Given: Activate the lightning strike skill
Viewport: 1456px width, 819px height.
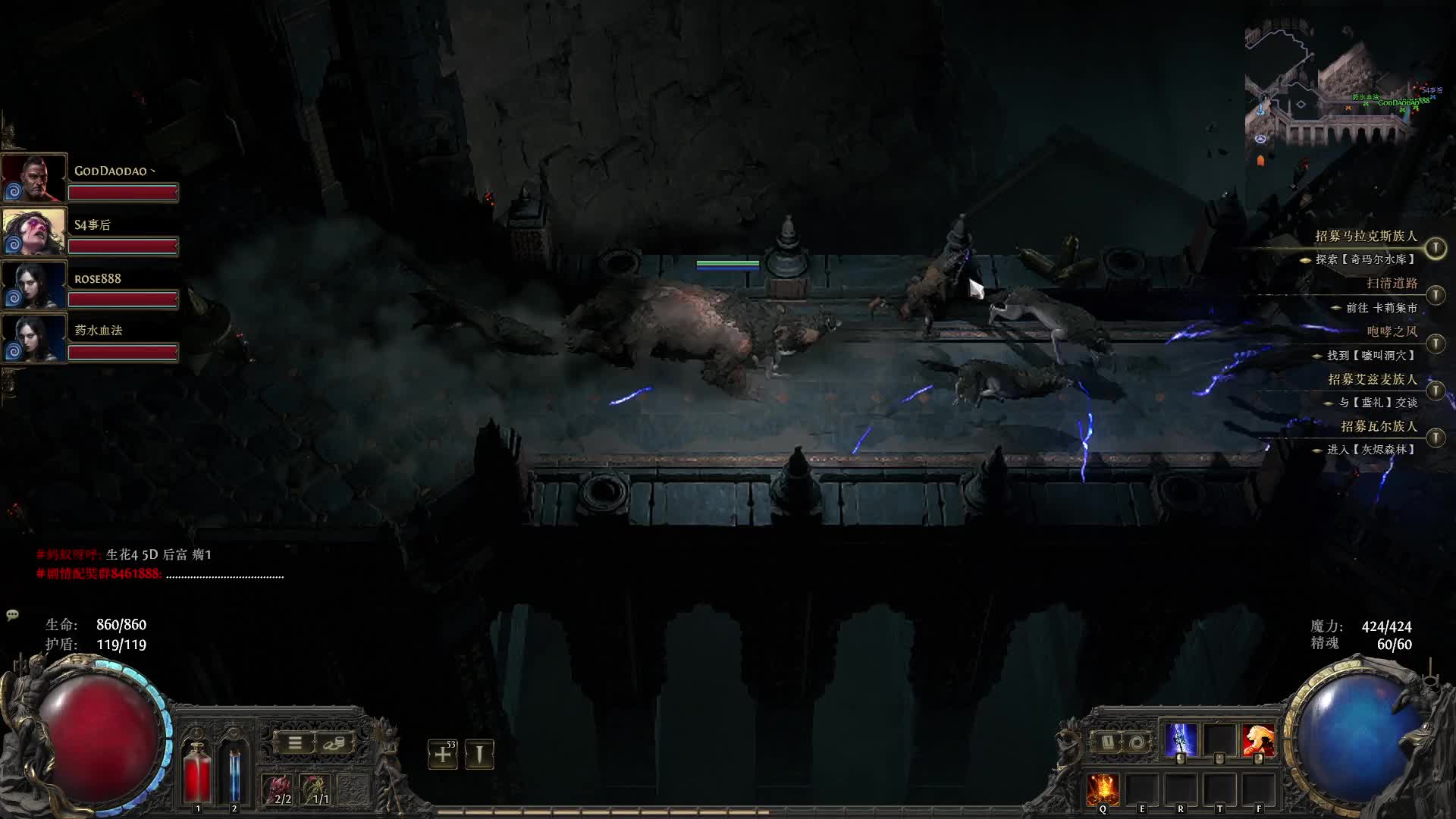Looking at the screenshot, I should [1180, 740].
